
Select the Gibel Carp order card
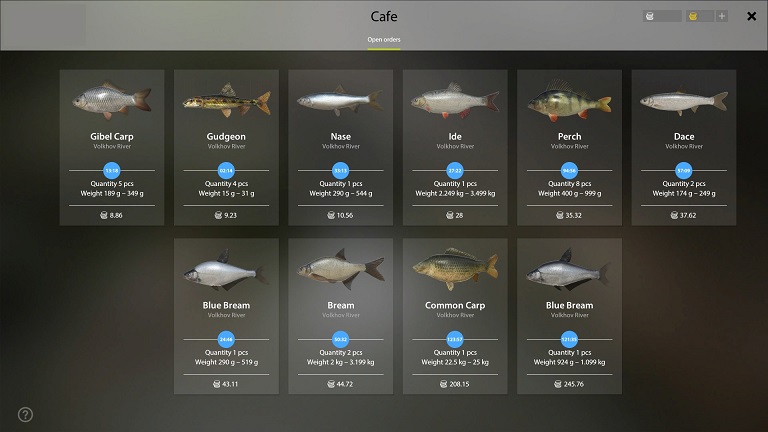(112, 147)
